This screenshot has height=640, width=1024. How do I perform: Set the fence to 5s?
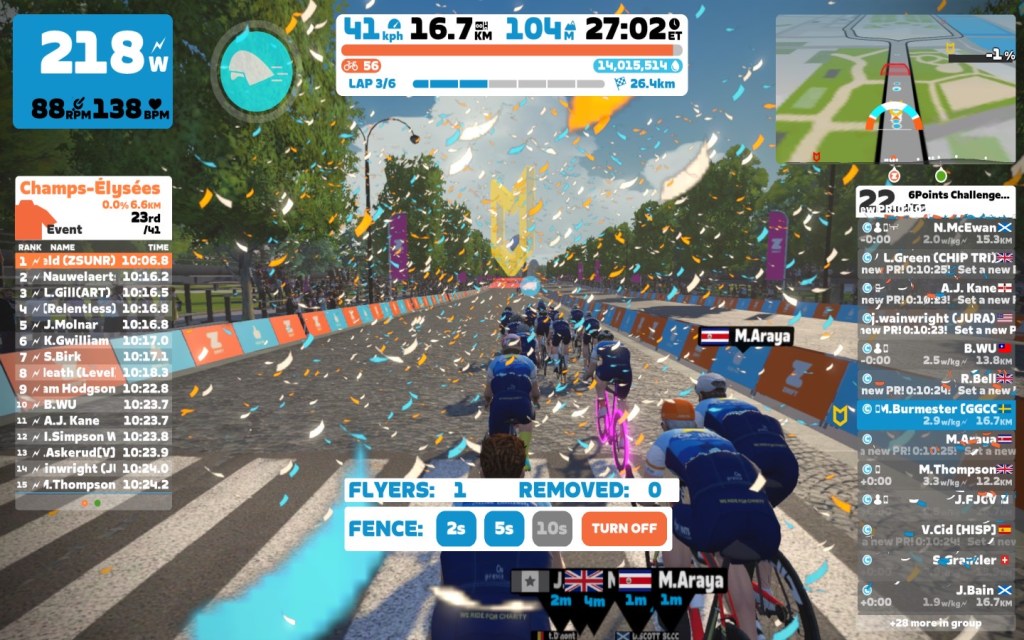[504, 528]
